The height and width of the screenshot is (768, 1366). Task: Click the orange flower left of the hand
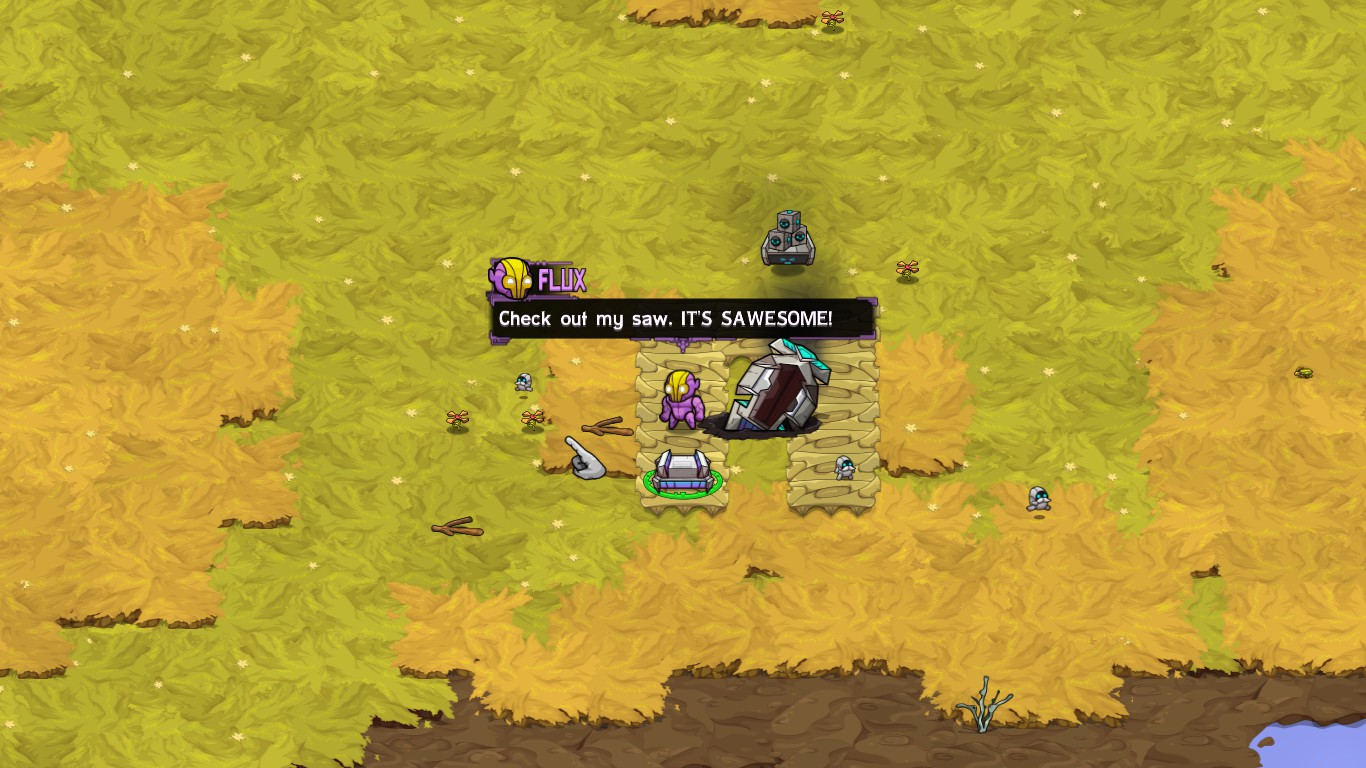tap(456, 418)
